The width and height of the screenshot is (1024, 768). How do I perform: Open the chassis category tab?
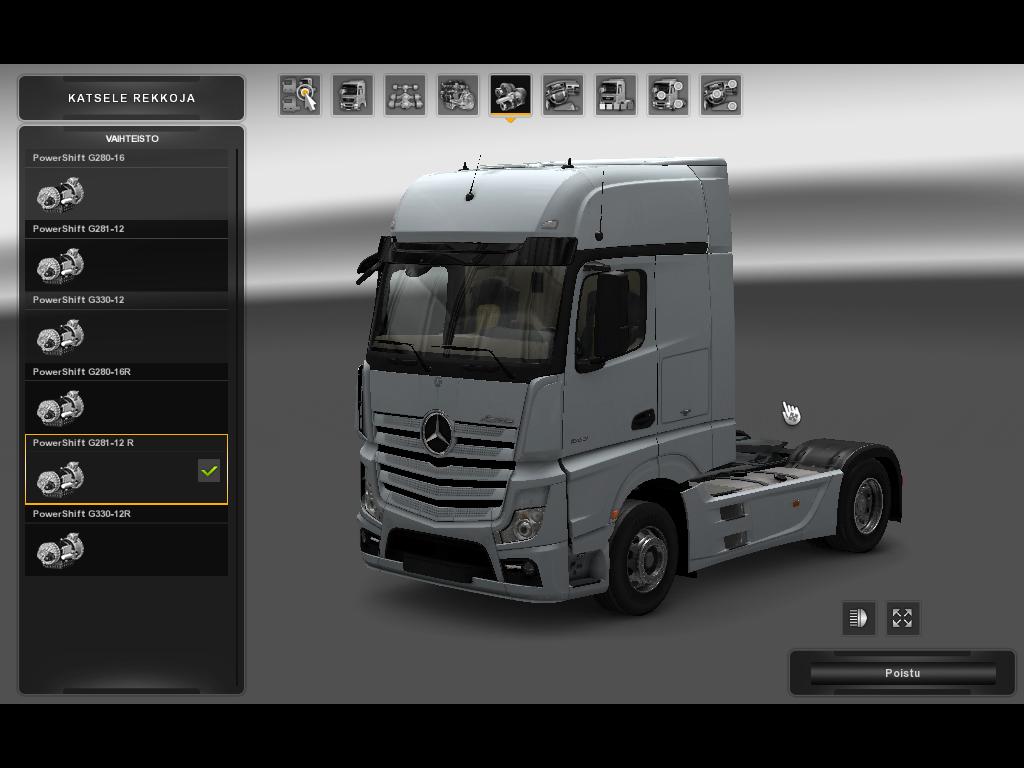pos(405,95)
